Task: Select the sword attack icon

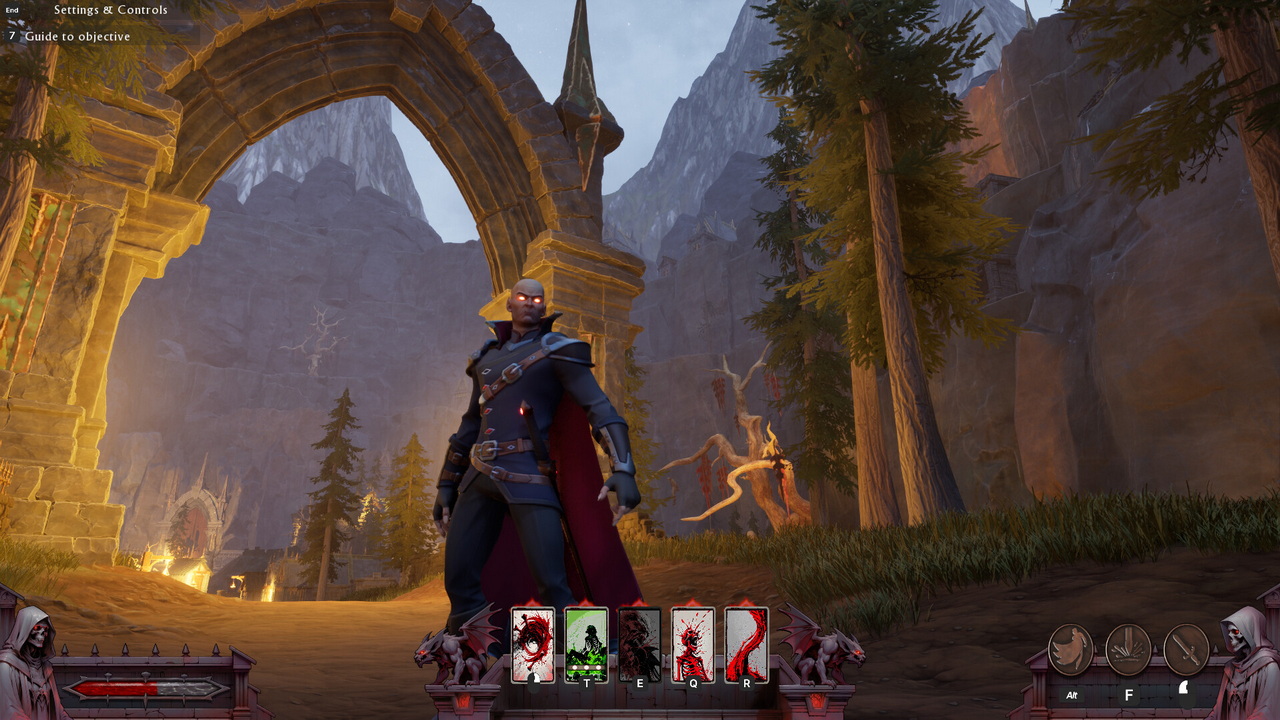Action: pyautogui.click(x=1186, y=650)
